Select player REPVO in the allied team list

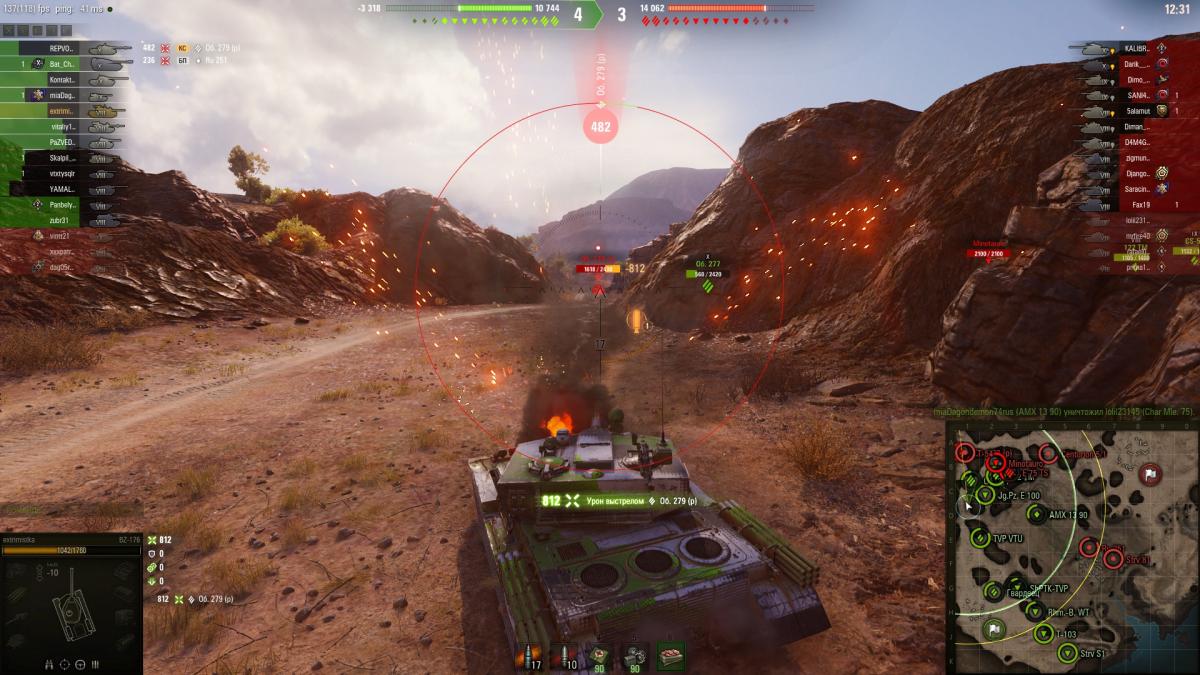point(62,47)
